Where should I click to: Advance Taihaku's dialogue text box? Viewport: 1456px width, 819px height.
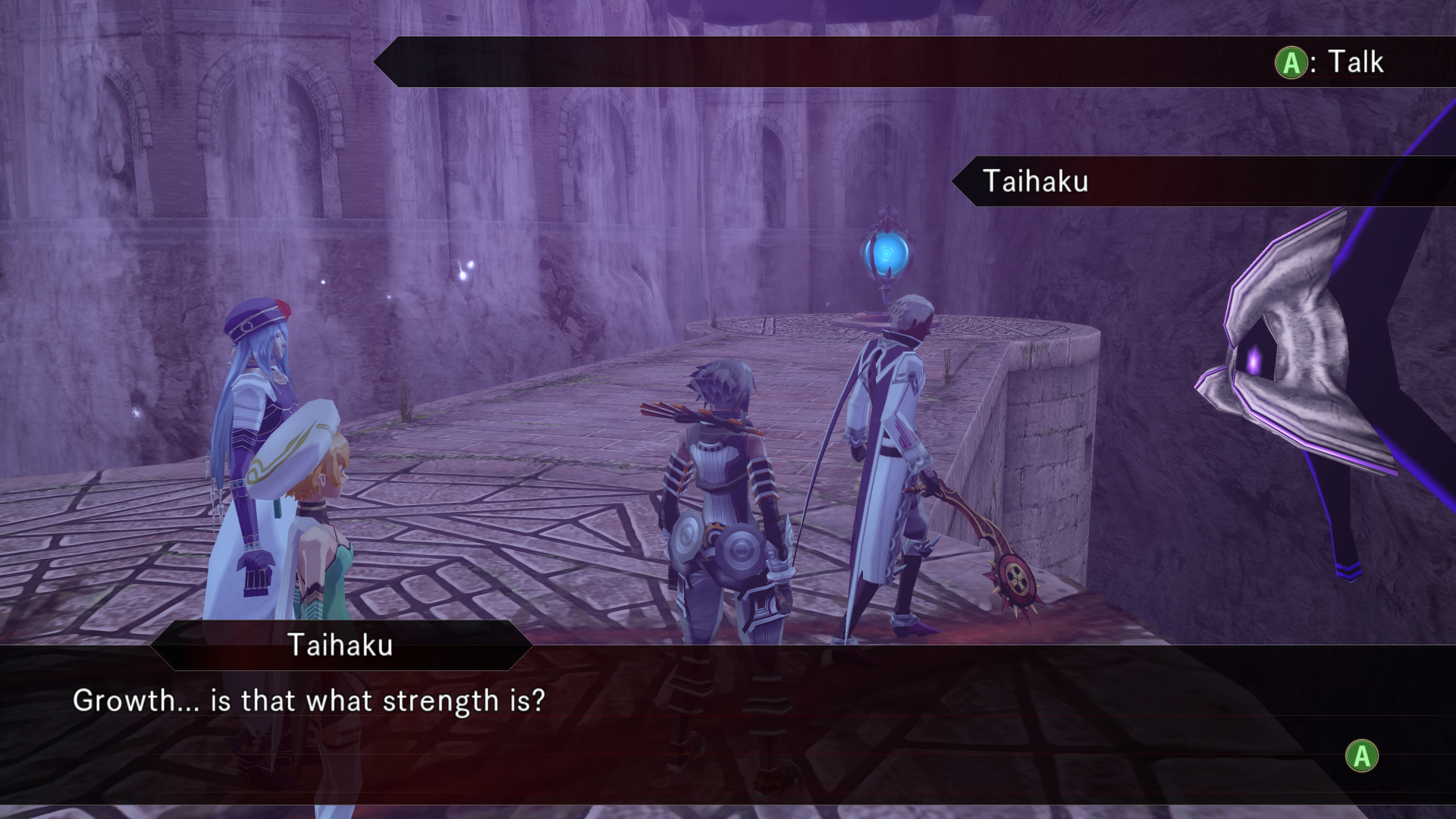point(1361,756)
